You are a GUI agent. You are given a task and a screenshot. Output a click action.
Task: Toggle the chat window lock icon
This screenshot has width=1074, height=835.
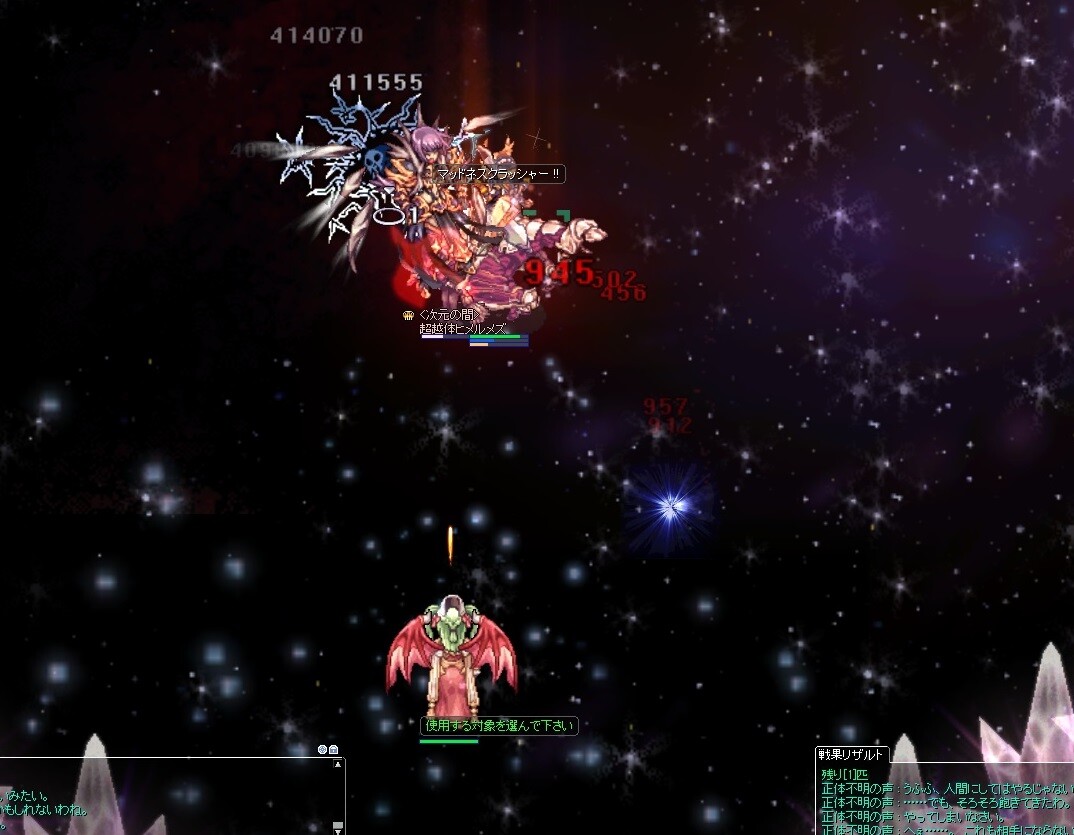333,749
